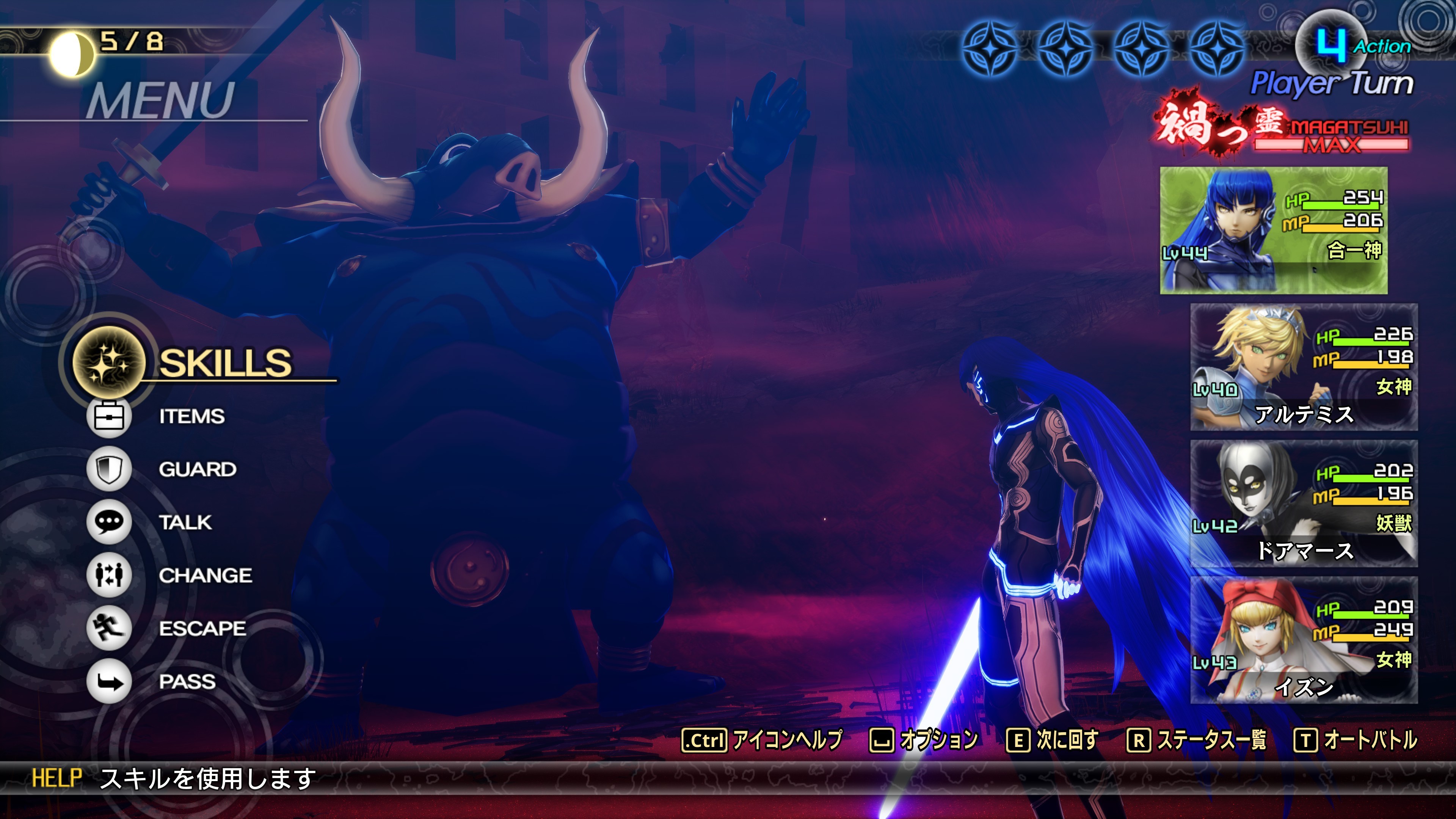Image resolution: width=1456 pixels, height=819 pixels.
Task: Choose the ドアマース party member panel
Action: click(x=1304, y=504)
